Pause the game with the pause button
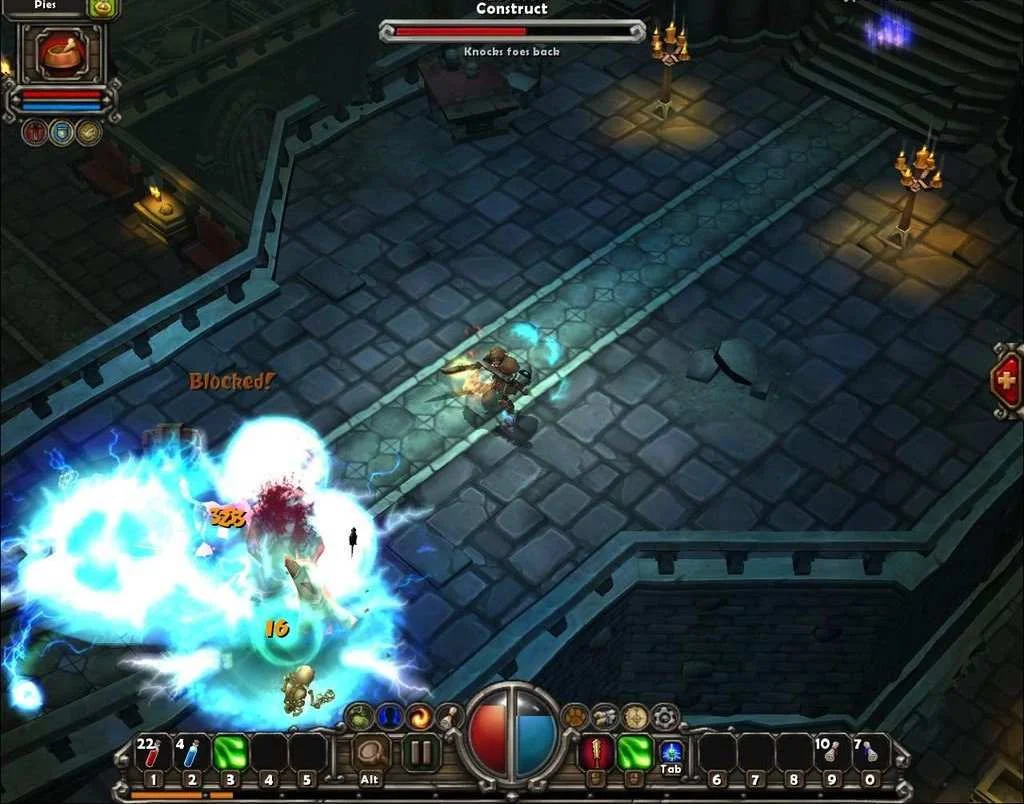1024x804 pixels. 421,753
